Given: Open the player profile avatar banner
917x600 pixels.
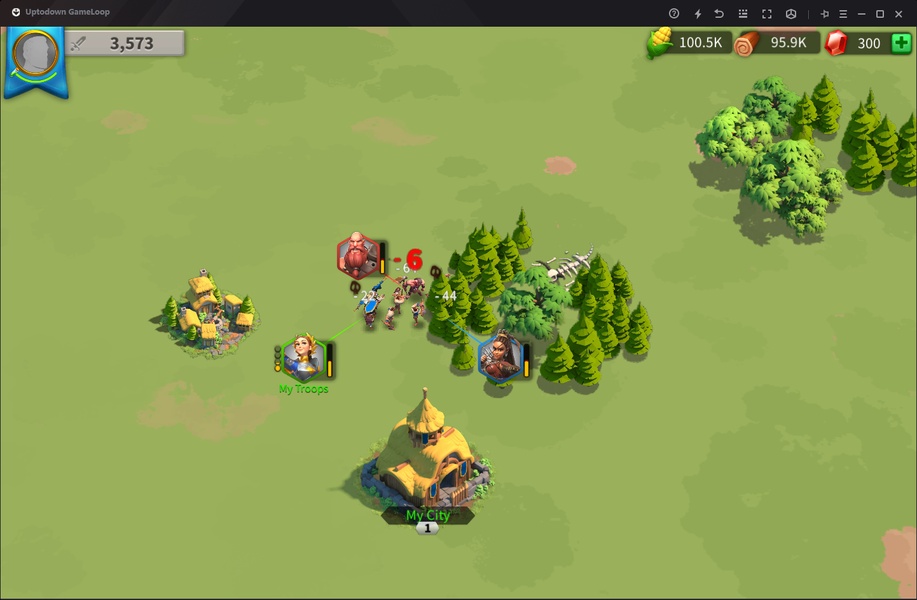Looking at the screenshot, I should 35,58.
